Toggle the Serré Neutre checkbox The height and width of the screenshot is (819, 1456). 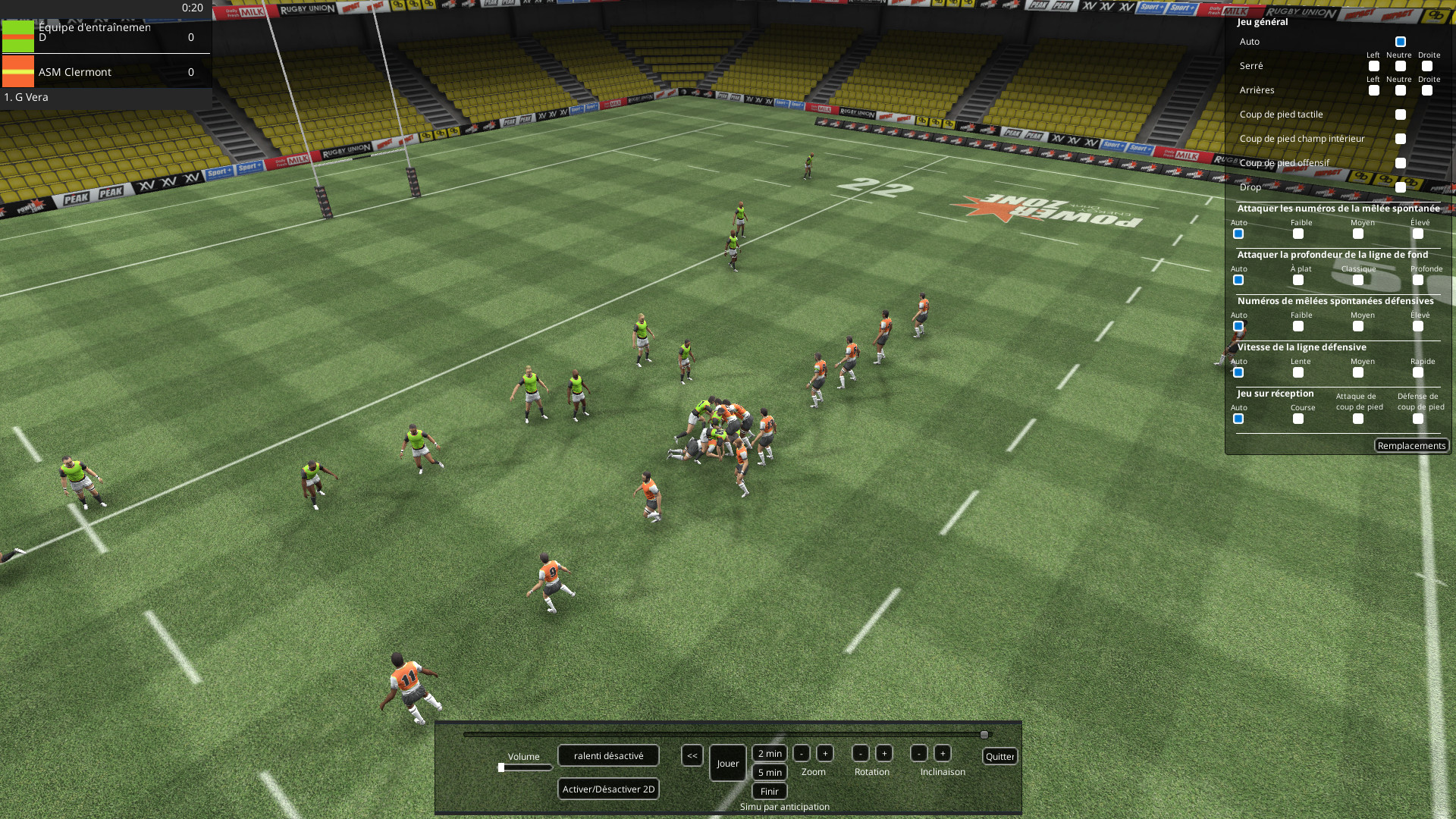[1399, 66]
